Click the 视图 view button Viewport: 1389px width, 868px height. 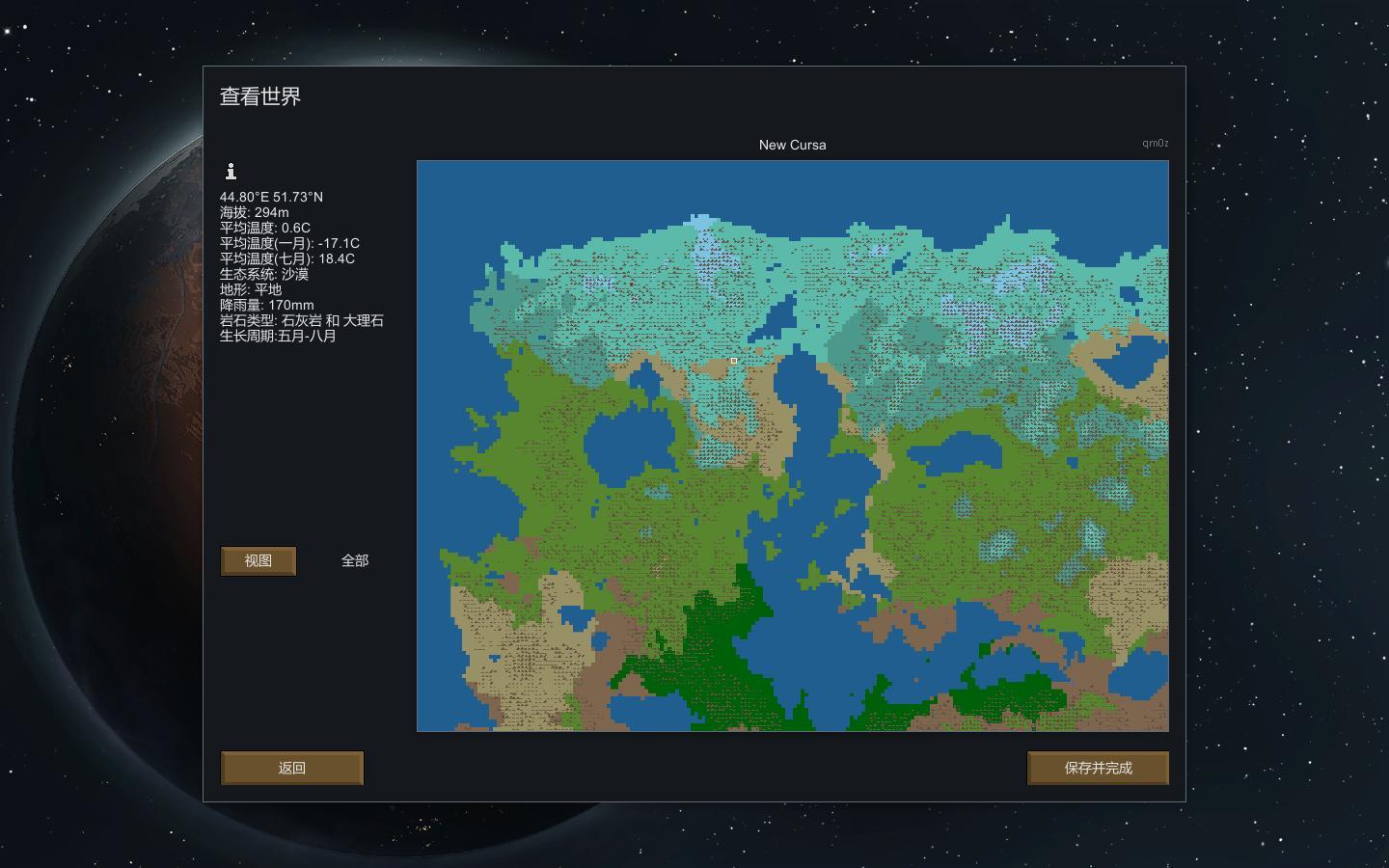[258, 561]
